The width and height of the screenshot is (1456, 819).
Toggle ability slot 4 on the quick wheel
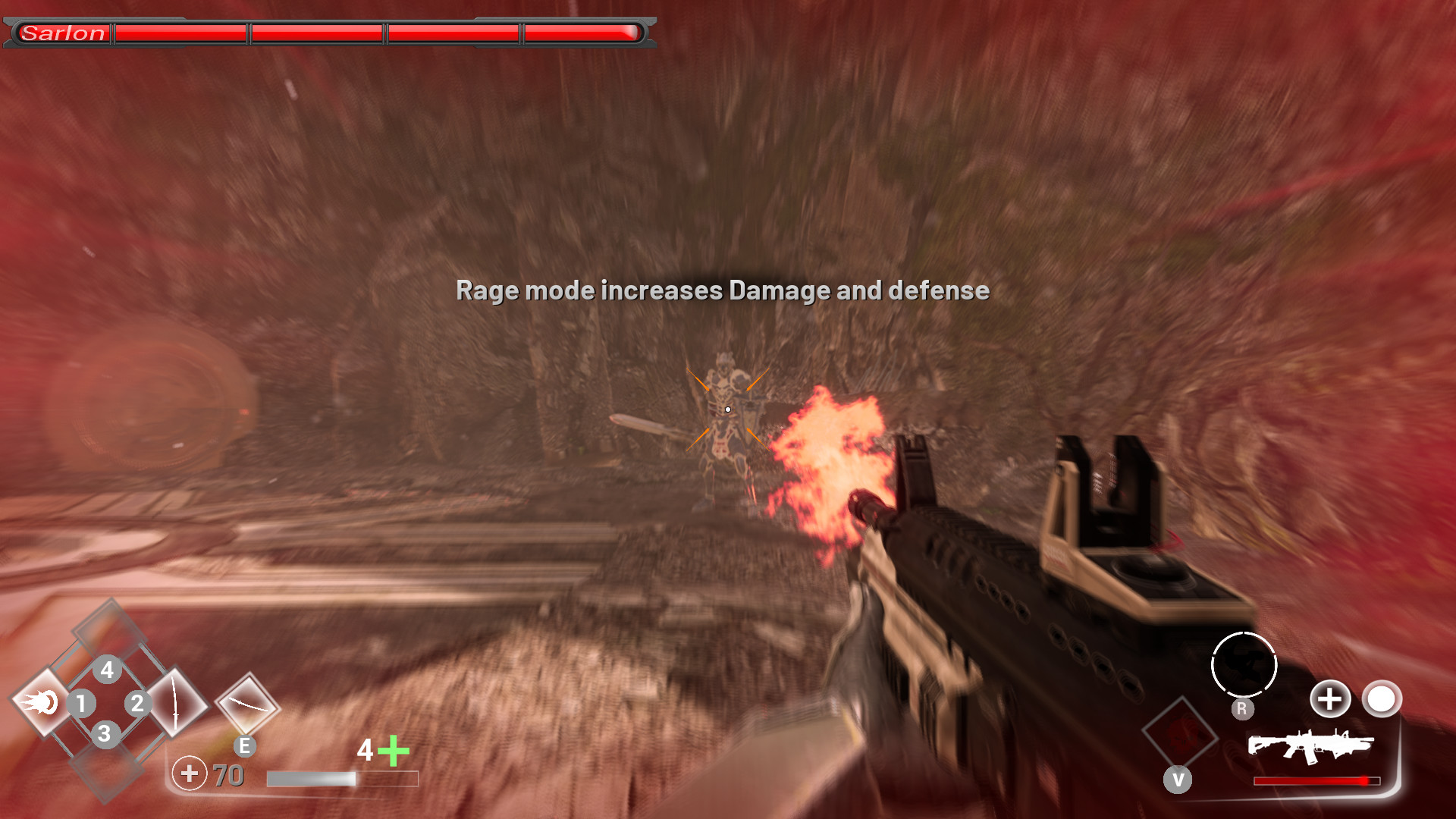tap(107, 670)
